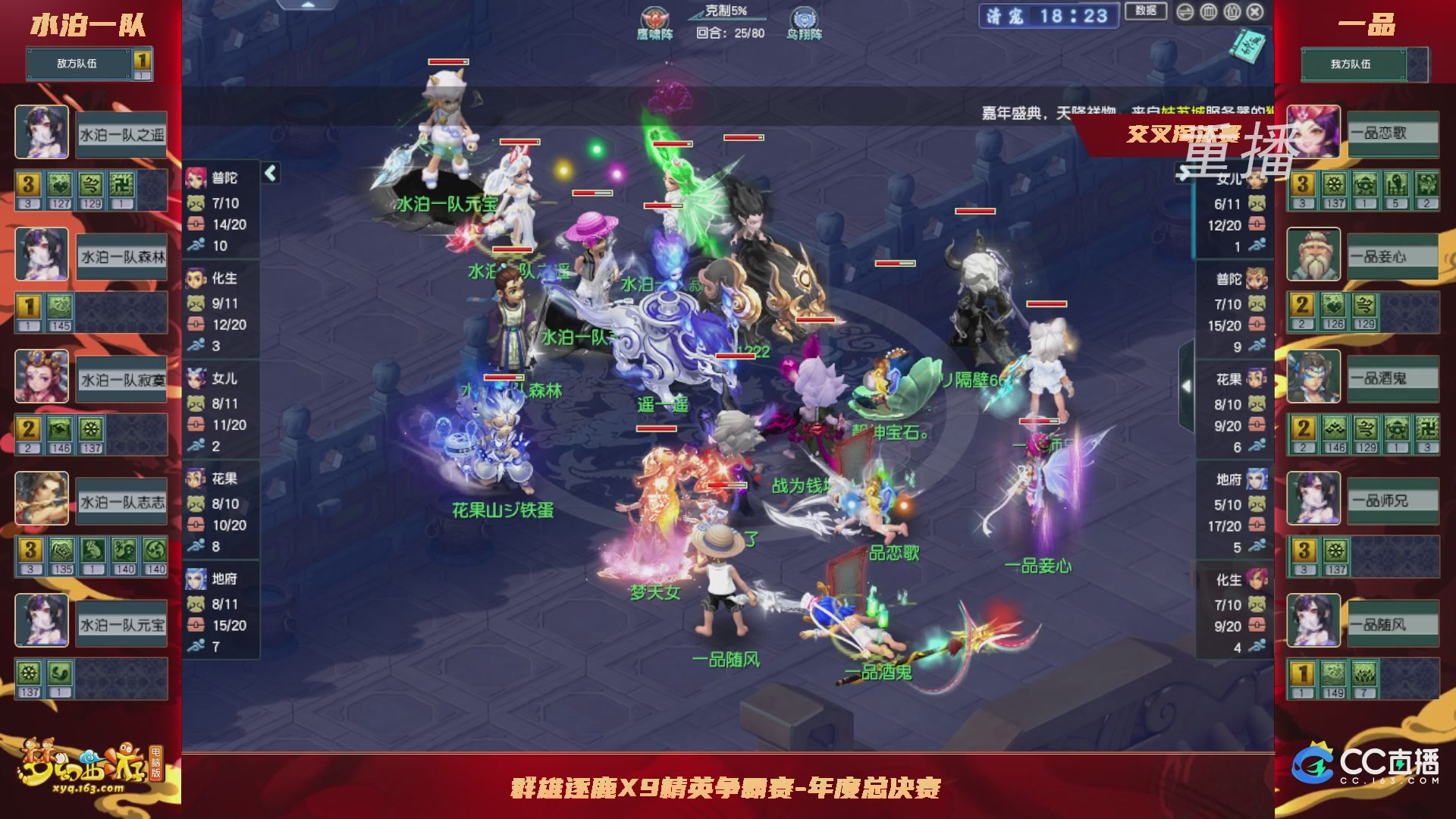Click 化生's avatar icon in the left unit list
This screenshot has height=819, width=1456.
(197, 279)
